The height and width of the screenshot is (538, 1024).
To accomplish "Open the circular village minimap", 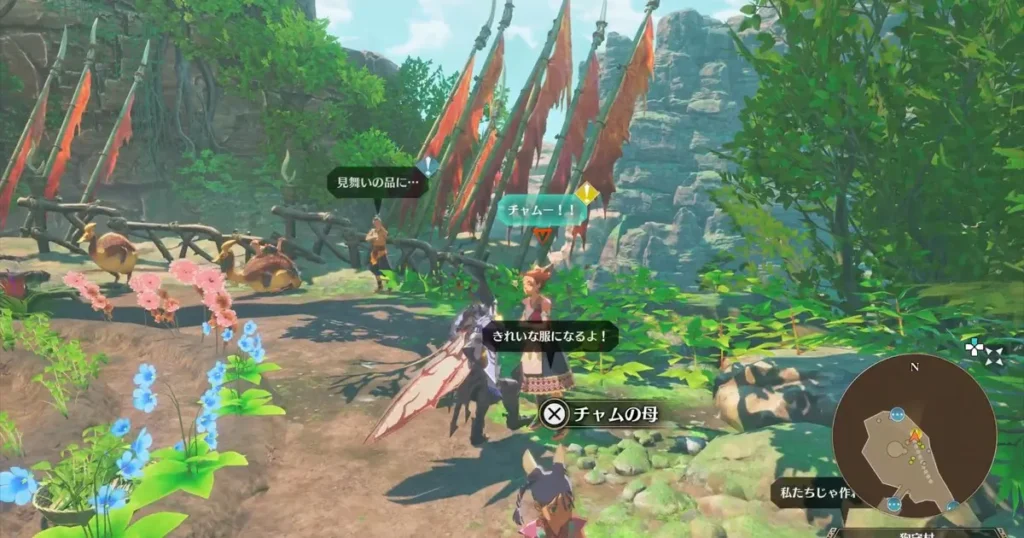I will pos(914,435).
